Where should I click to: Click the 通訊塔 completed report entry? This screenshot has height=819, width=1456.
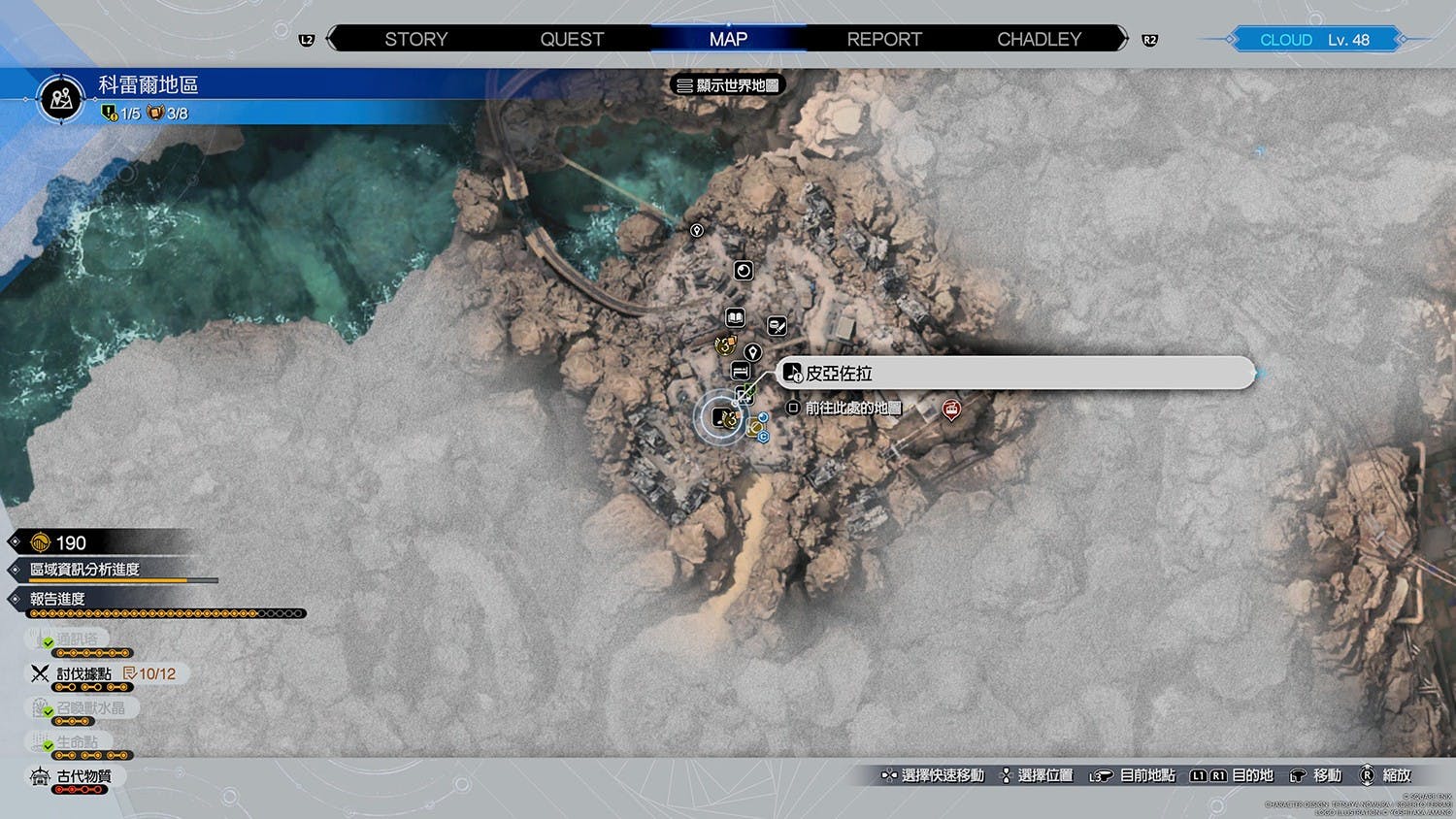coord(76,639)
